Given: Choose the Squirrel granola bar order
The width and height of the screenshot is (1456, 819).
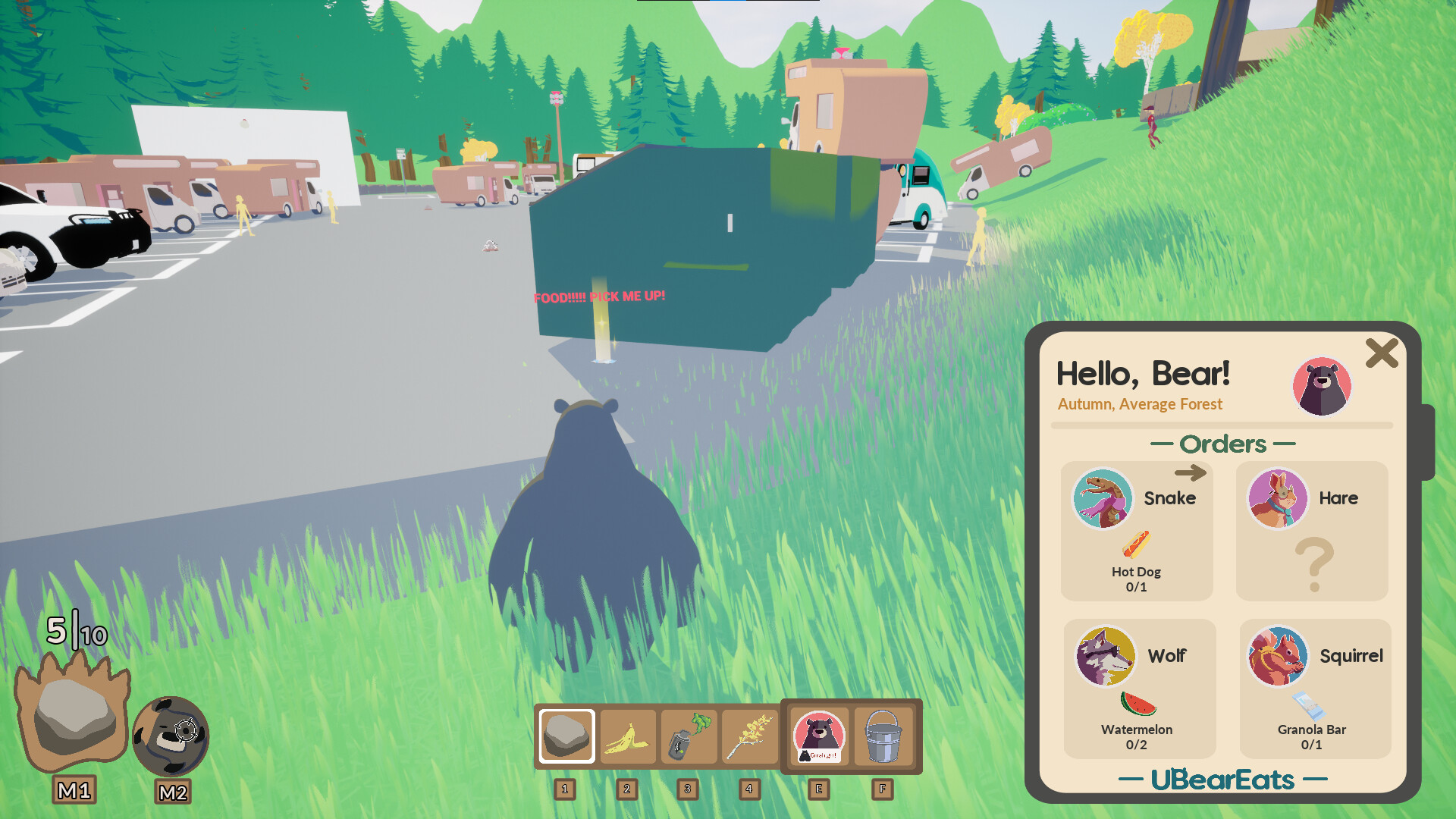Looking at the screenshot, I should pyautogui.click(x=1315, y=689).
